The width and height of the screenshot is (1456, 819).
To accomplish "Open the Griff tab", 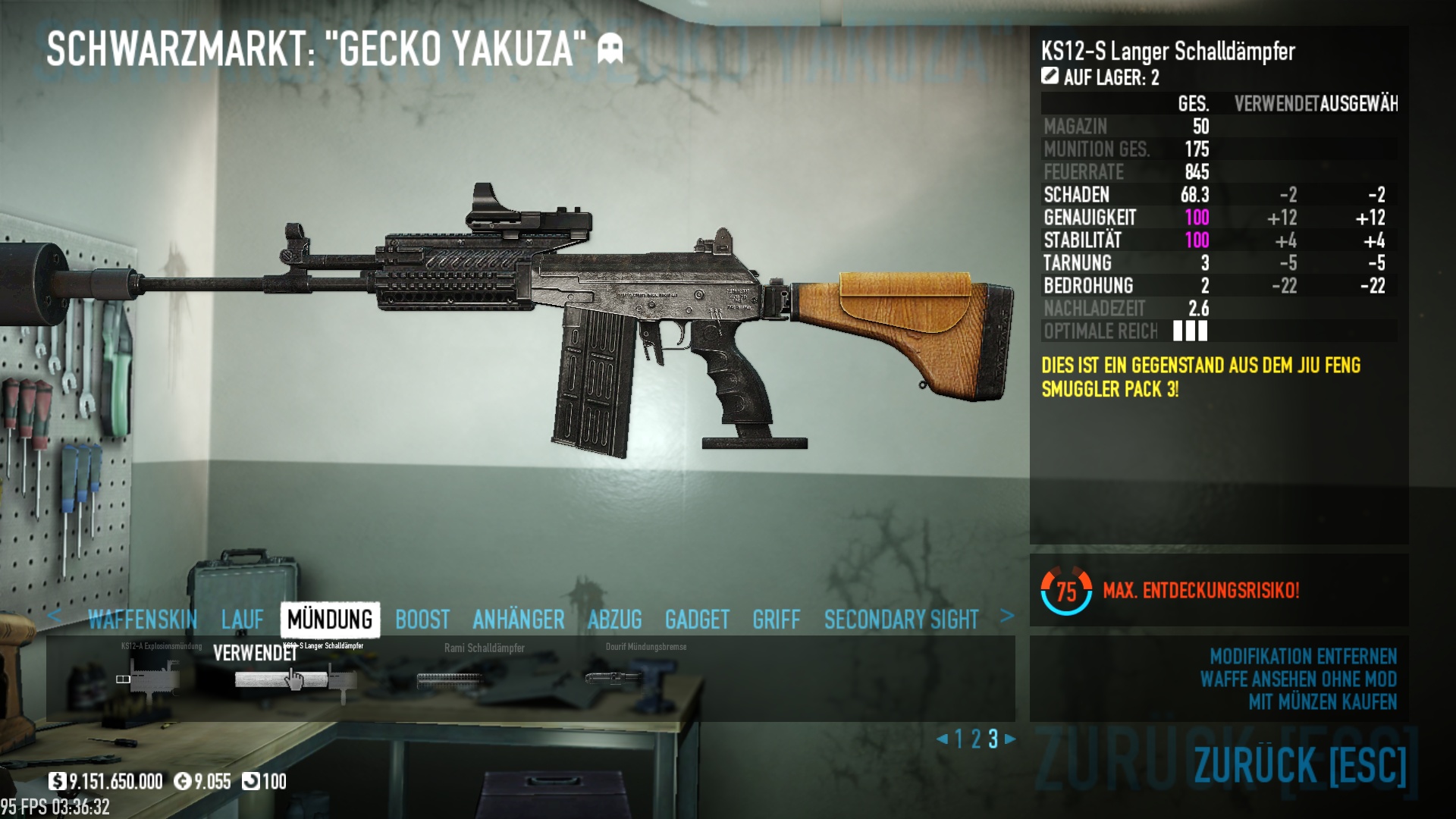I will (777, 620).
